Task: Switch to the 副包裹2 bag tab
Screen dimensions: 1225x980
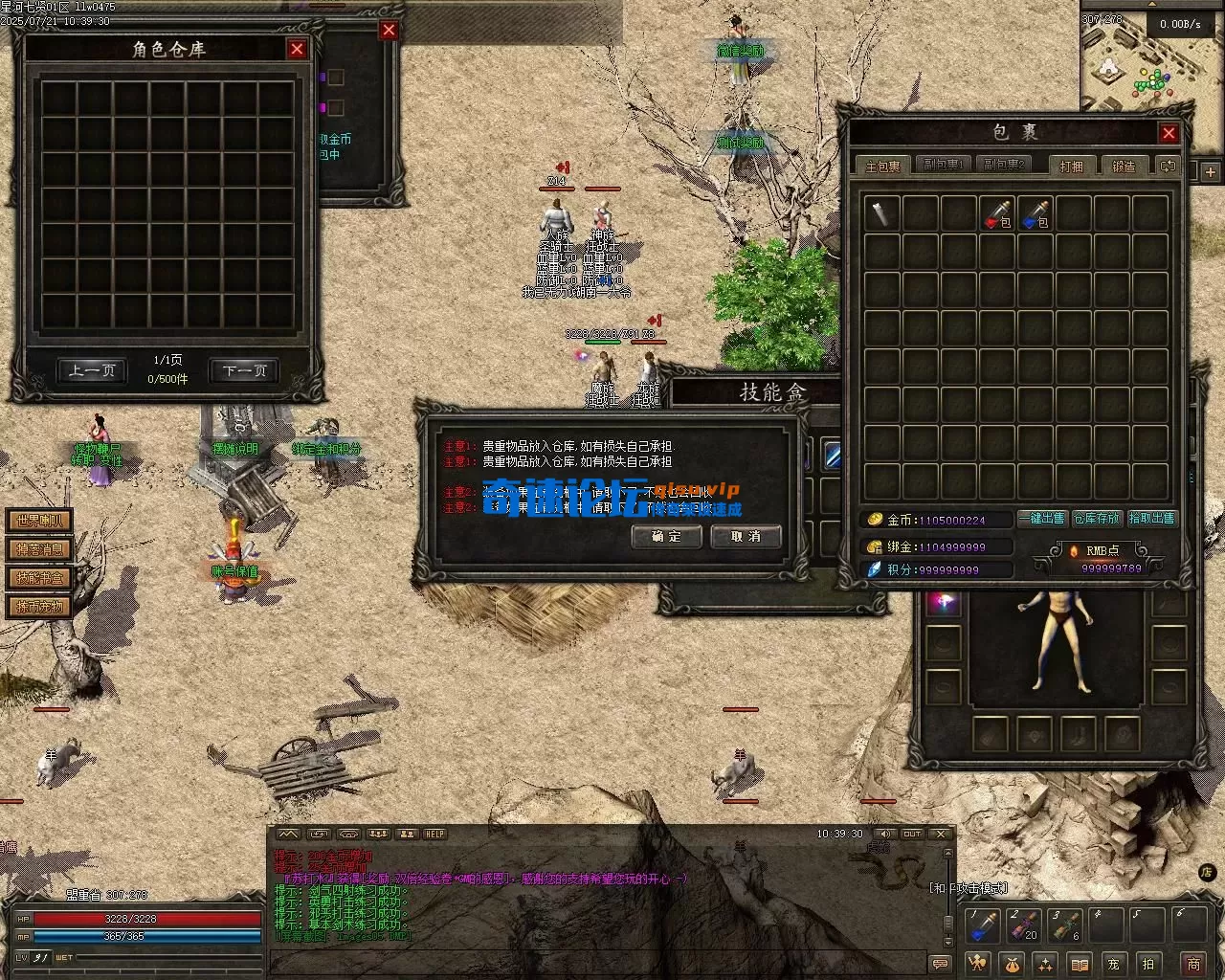Action: 1004,166
